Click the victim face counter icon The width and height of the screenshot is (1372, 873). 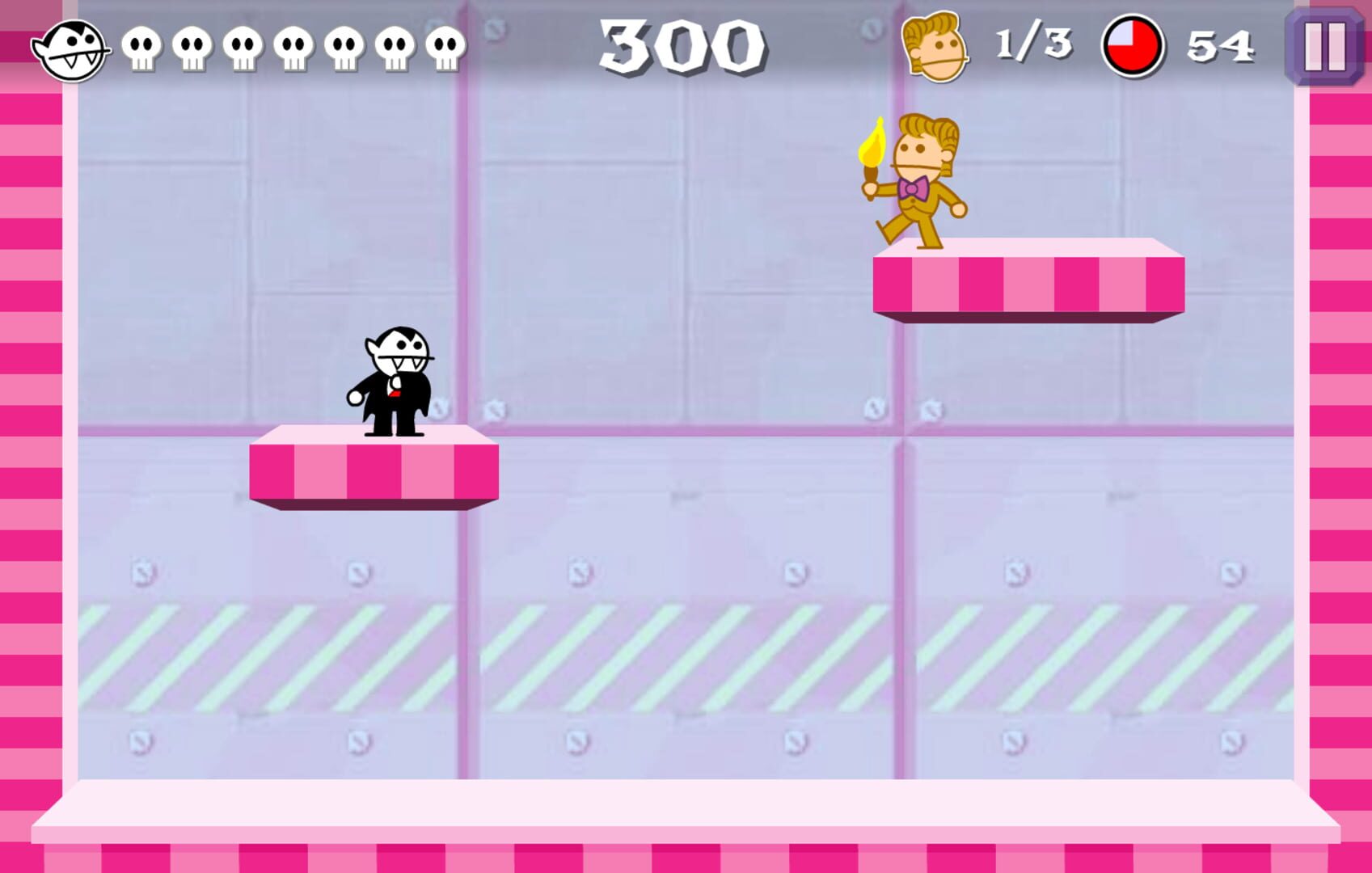pos(934,47)
